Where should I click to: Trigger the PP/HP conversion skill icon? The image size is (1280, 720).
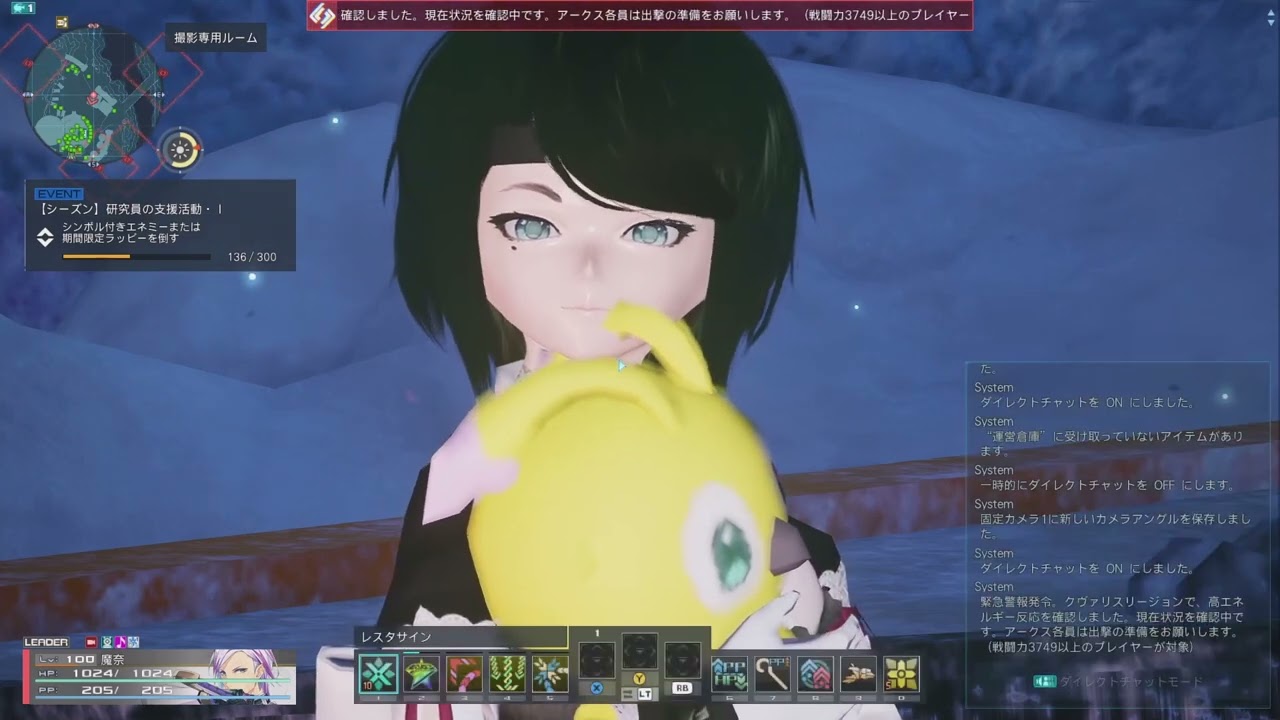[729, 673]
